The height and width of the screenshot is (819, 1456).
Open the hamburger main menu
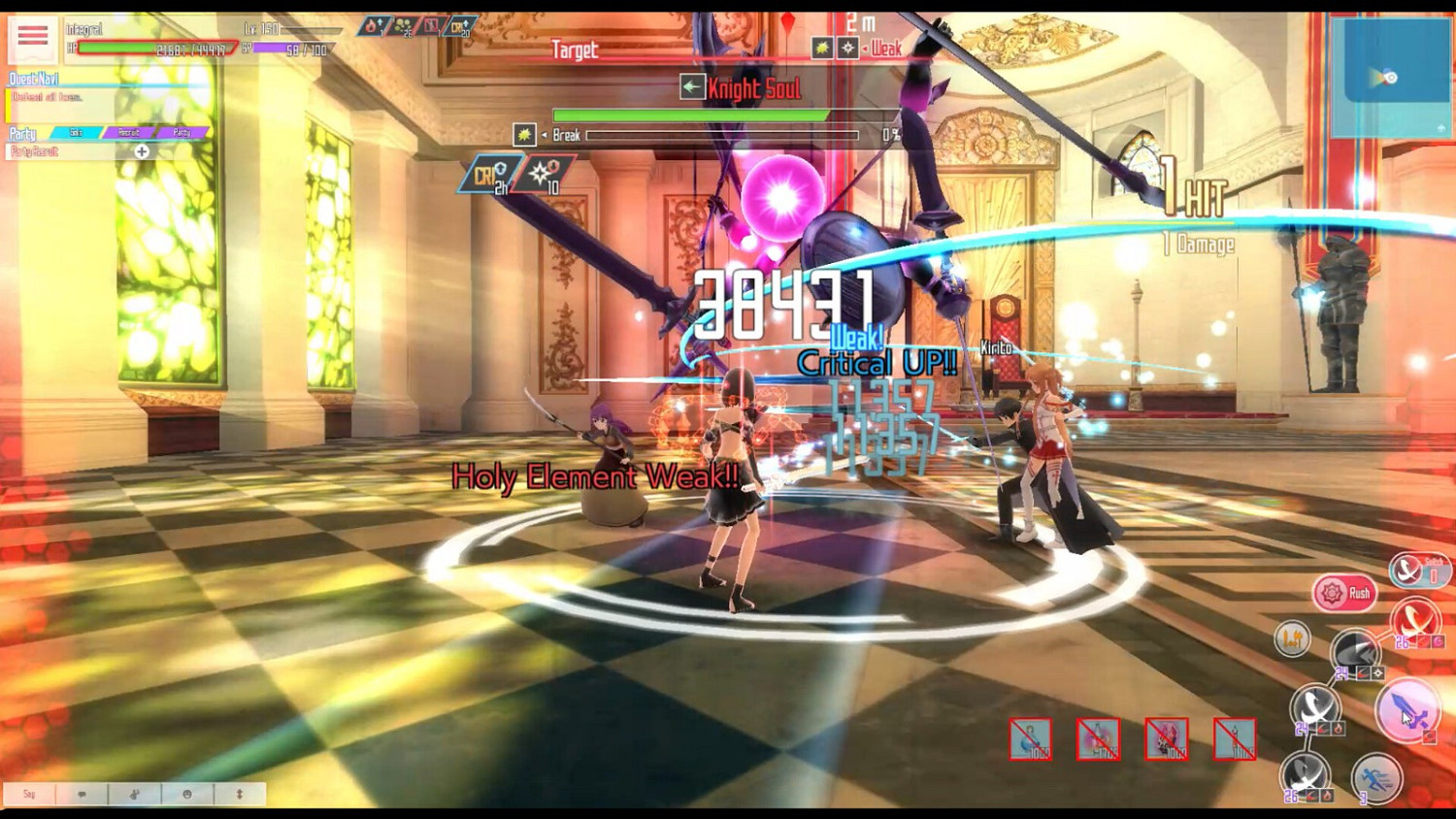pyautogui.click(x=32, y=33)
